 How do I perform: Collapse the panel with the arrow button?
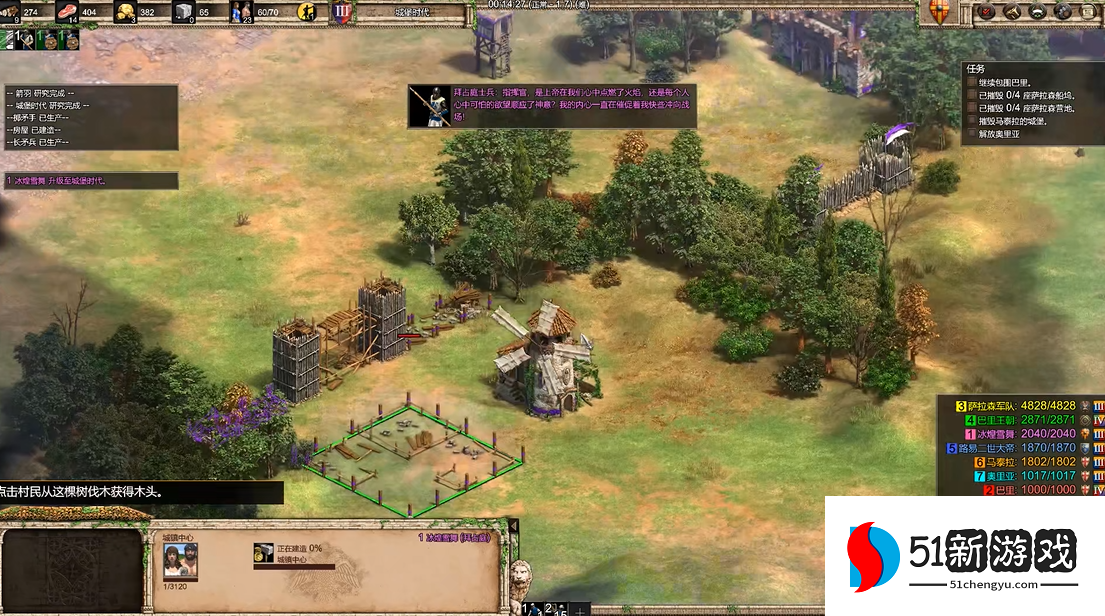point(514,528)
